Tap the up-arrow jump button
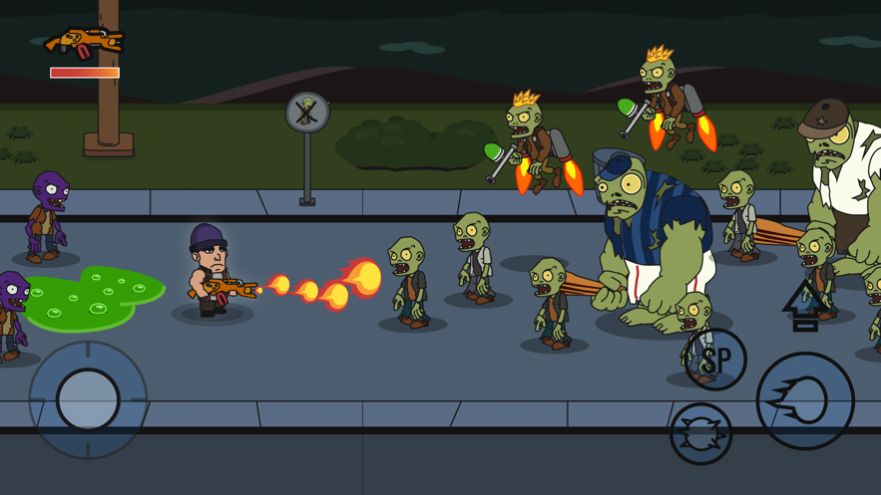Image resolution: width=881 pixels, height=495 pixels. (802, 306)
